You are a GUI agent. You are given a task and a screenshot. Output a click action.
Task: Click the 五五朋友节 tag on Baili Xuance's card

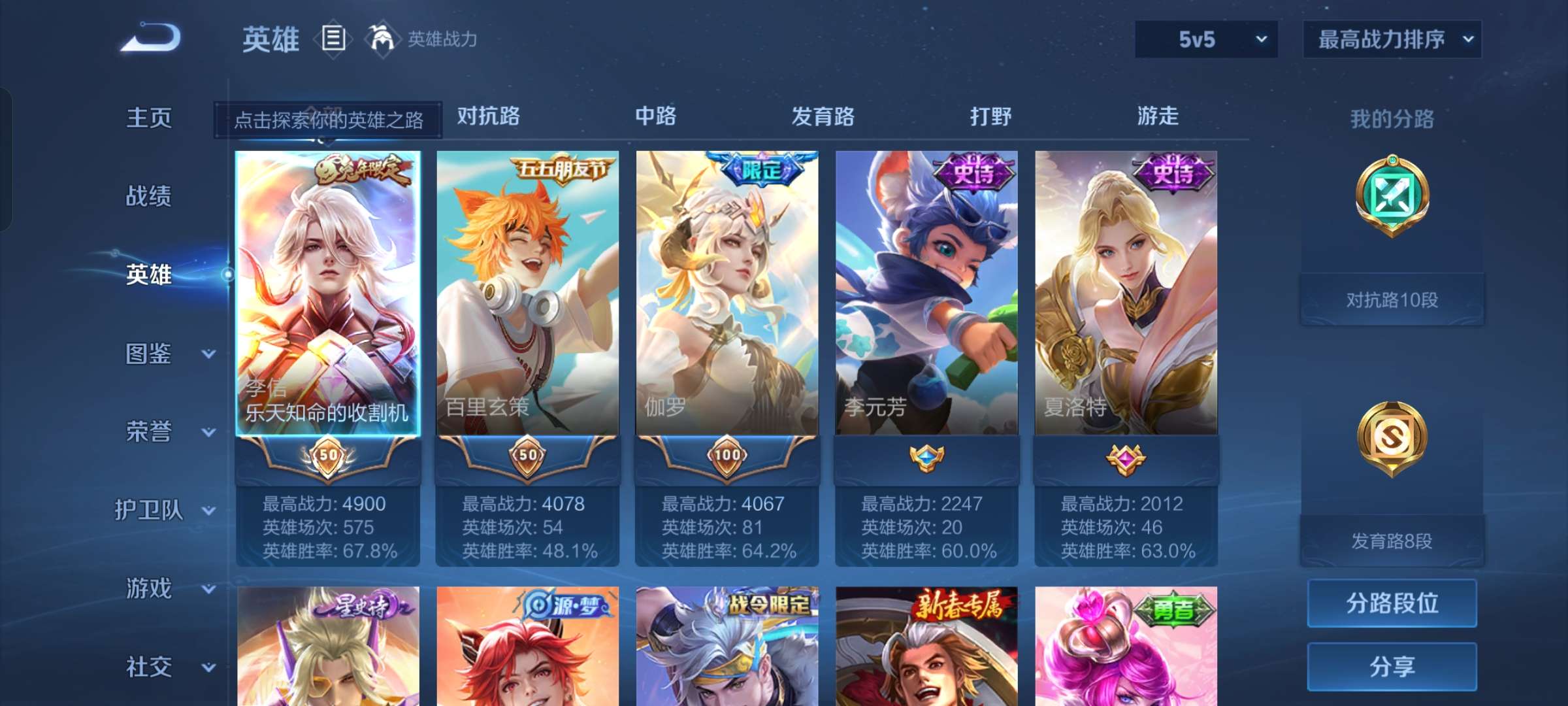pos(563,167)
